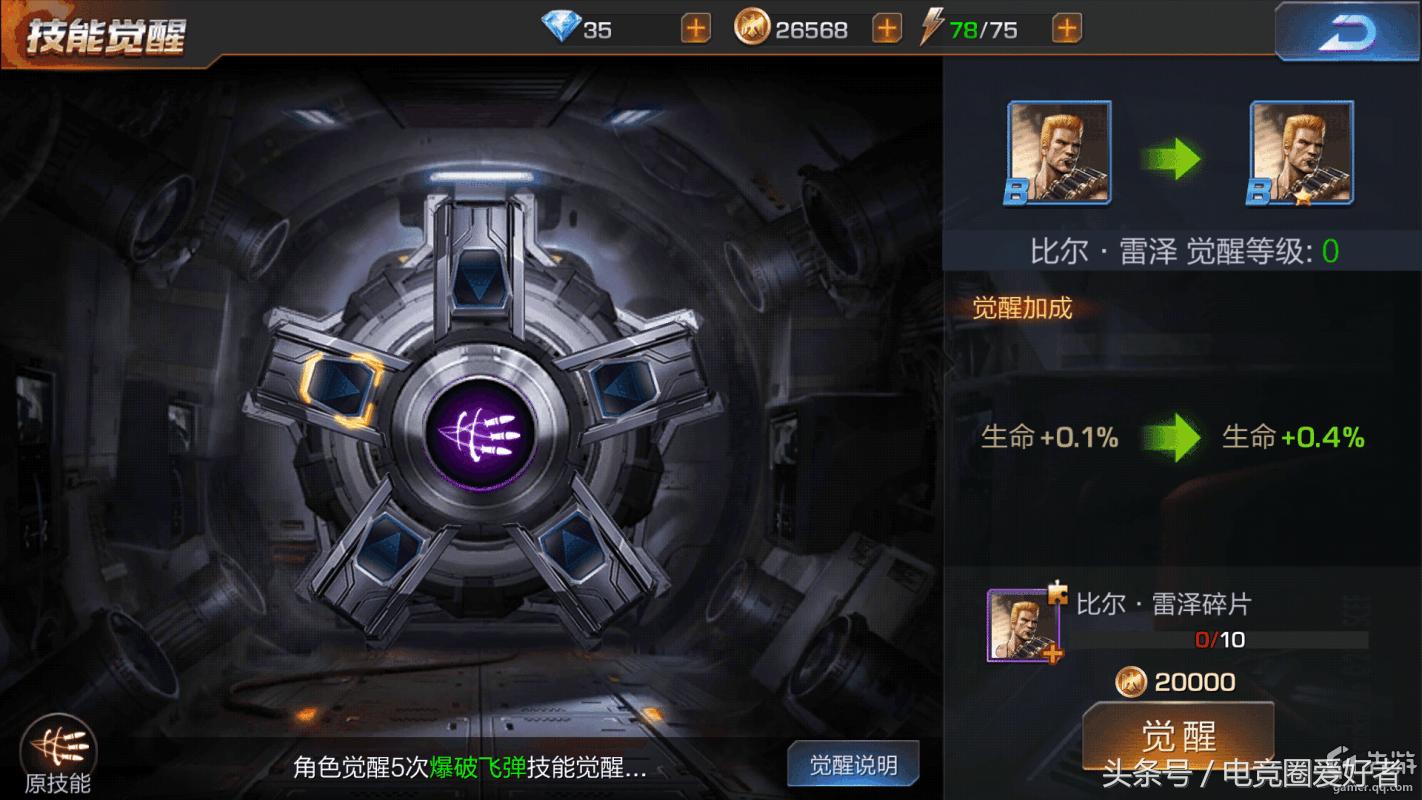Expand the awakening bonus 觉醒加成 section
This screenshot has height=800, width=1422.
pos(1023,309)
